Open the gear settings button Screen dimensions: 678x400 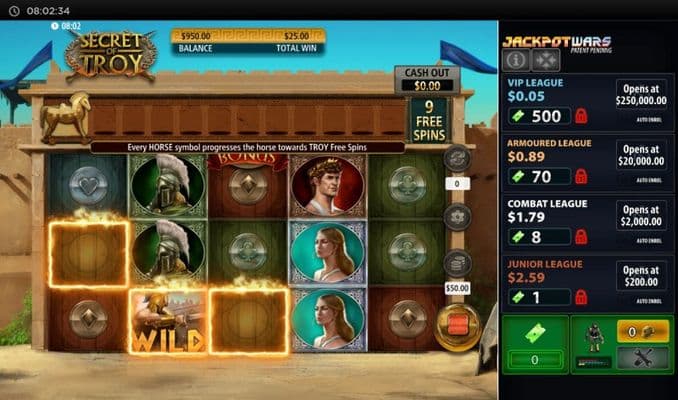456,216
